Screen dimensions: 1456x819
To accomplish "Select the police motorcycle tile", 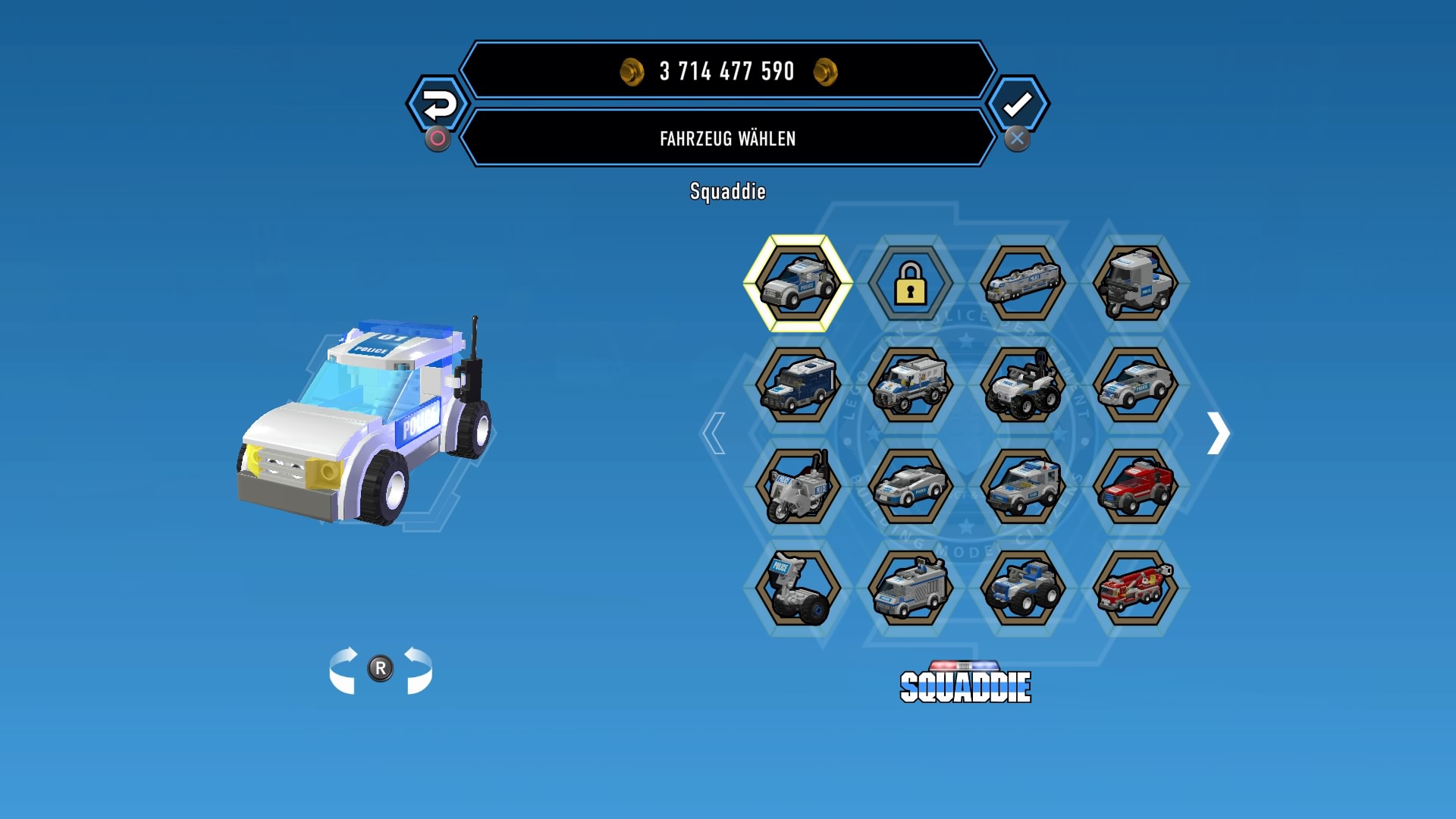I will [x=798, y=486].
